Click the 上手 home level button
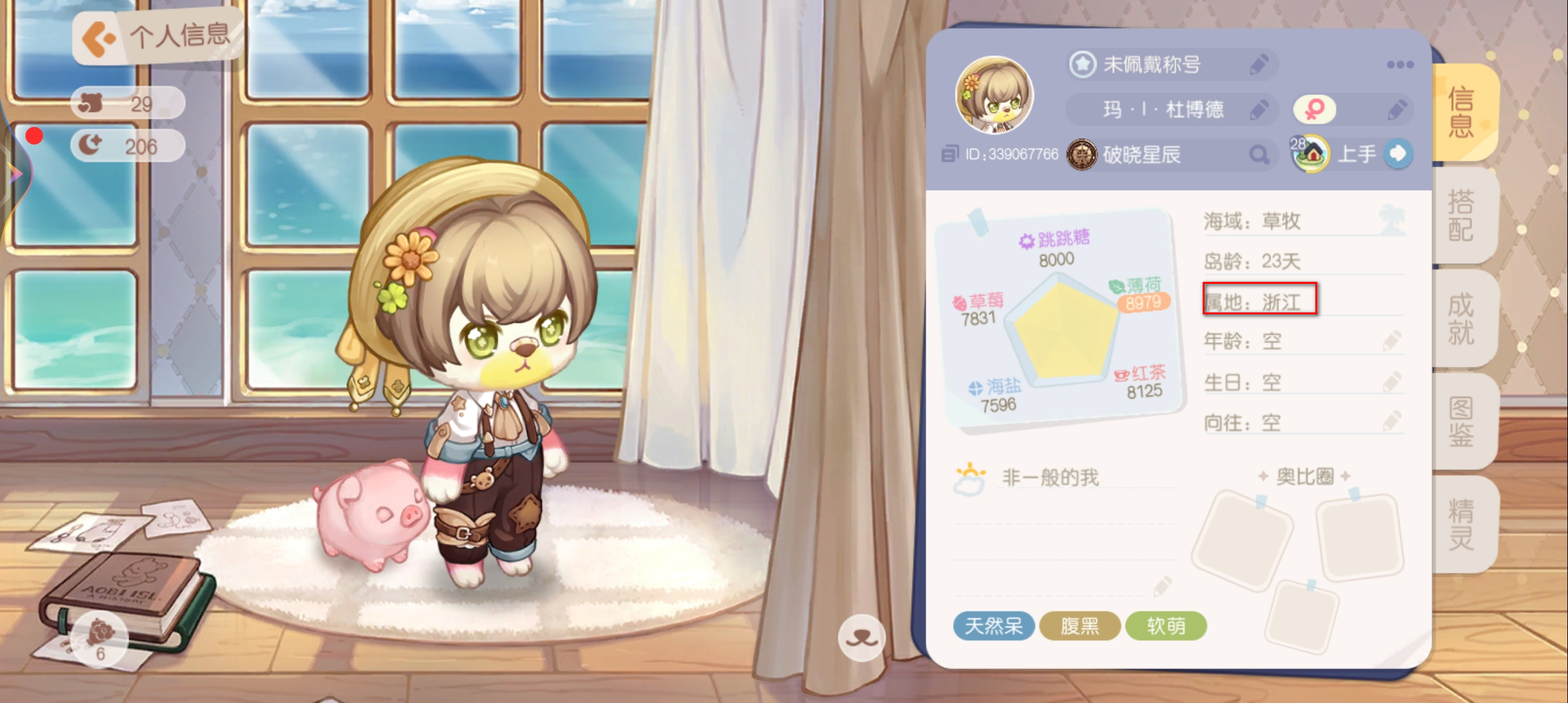The image size is (1568, 703). (1397, 154)
